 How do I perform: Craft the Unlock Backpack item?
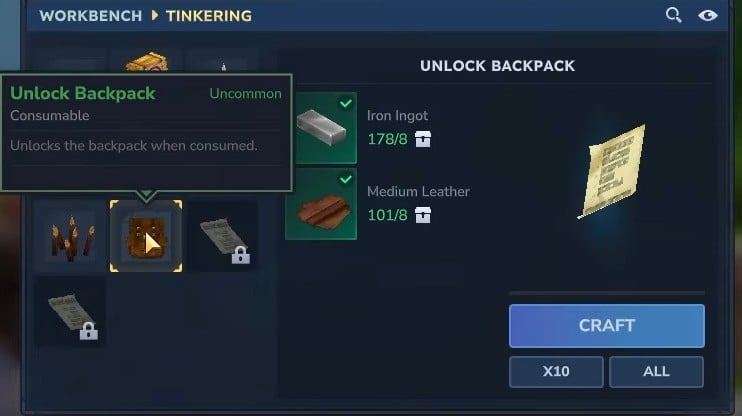[606, 326]
